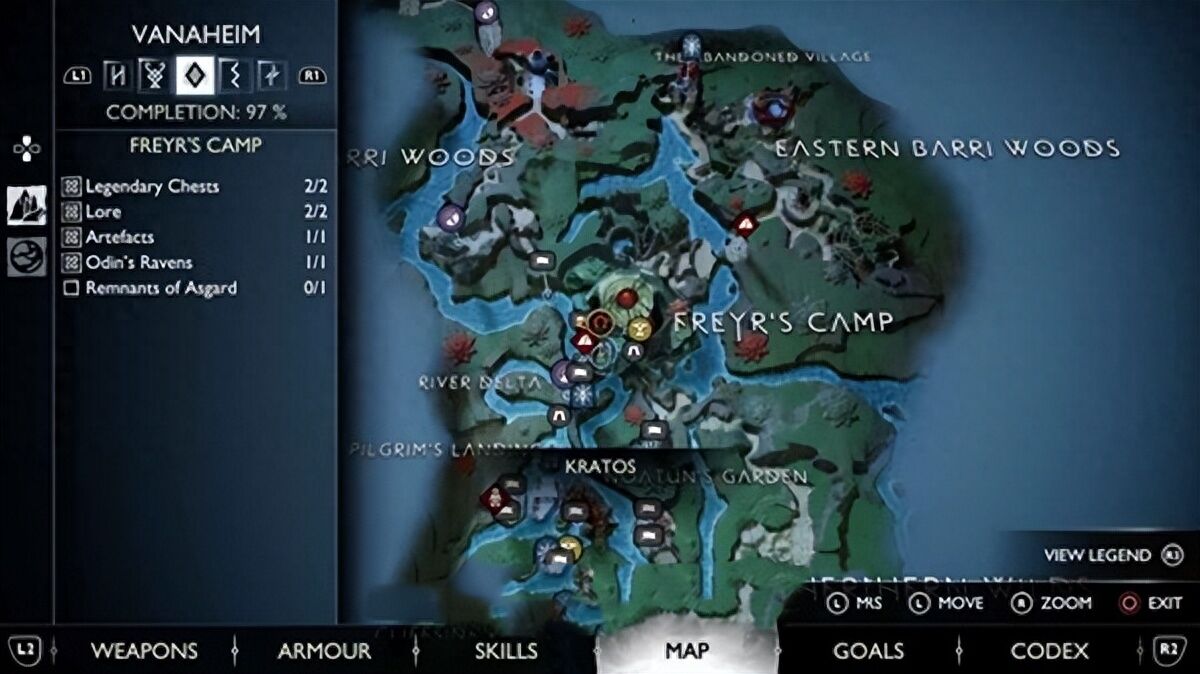Switch to the Weapons tab

pos(144,651)
